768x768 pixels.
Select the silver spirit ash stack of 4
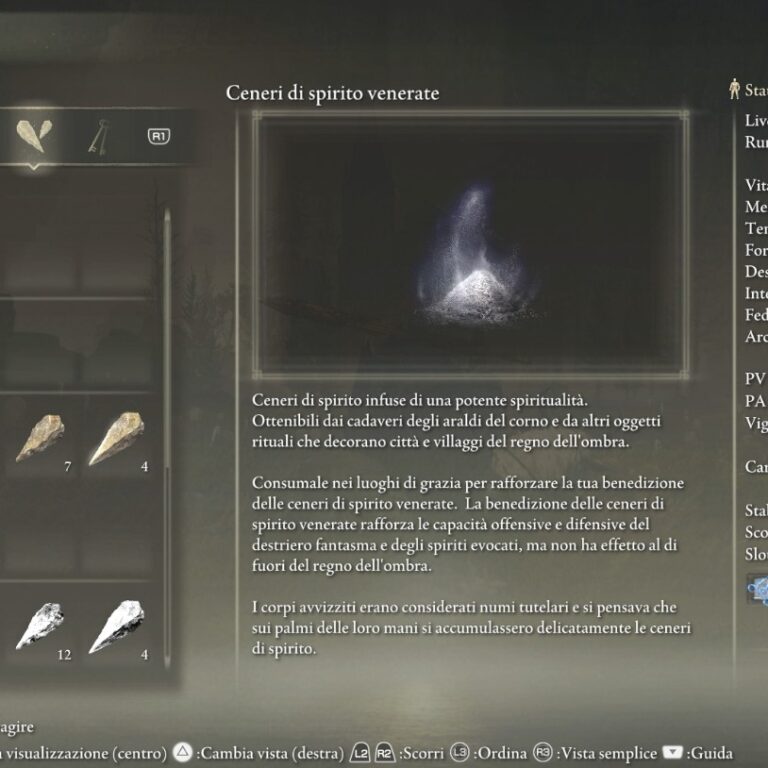click(x=116, y=625)
